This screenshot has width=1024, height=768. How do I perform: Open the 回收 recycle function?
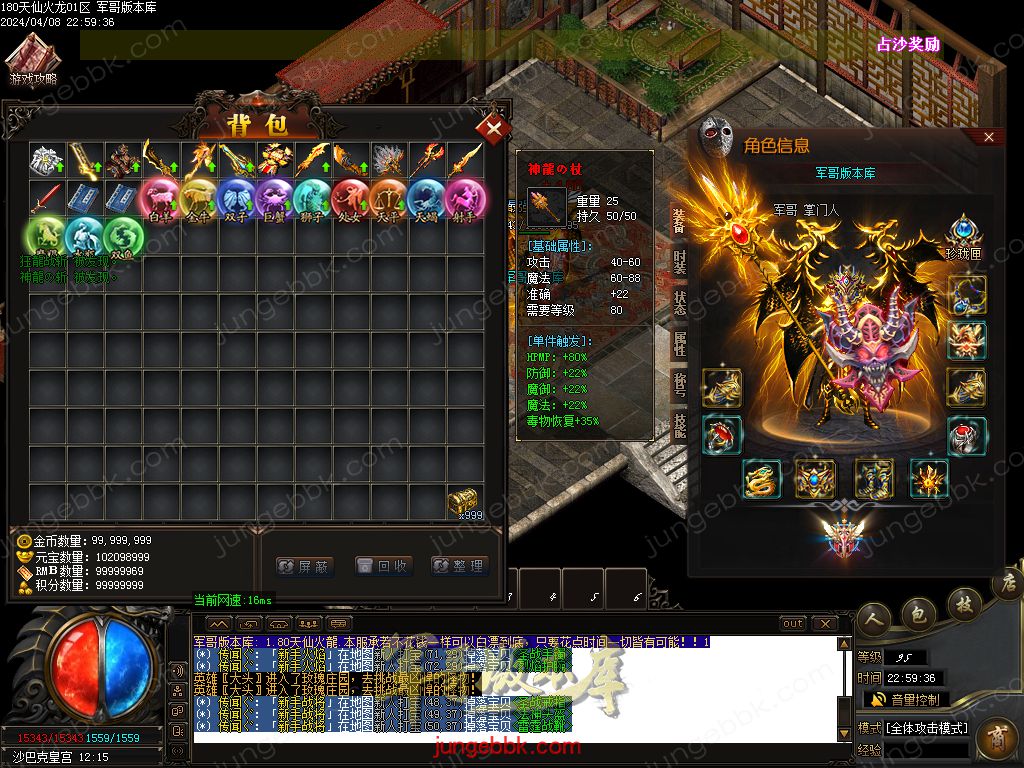(383, 566)
